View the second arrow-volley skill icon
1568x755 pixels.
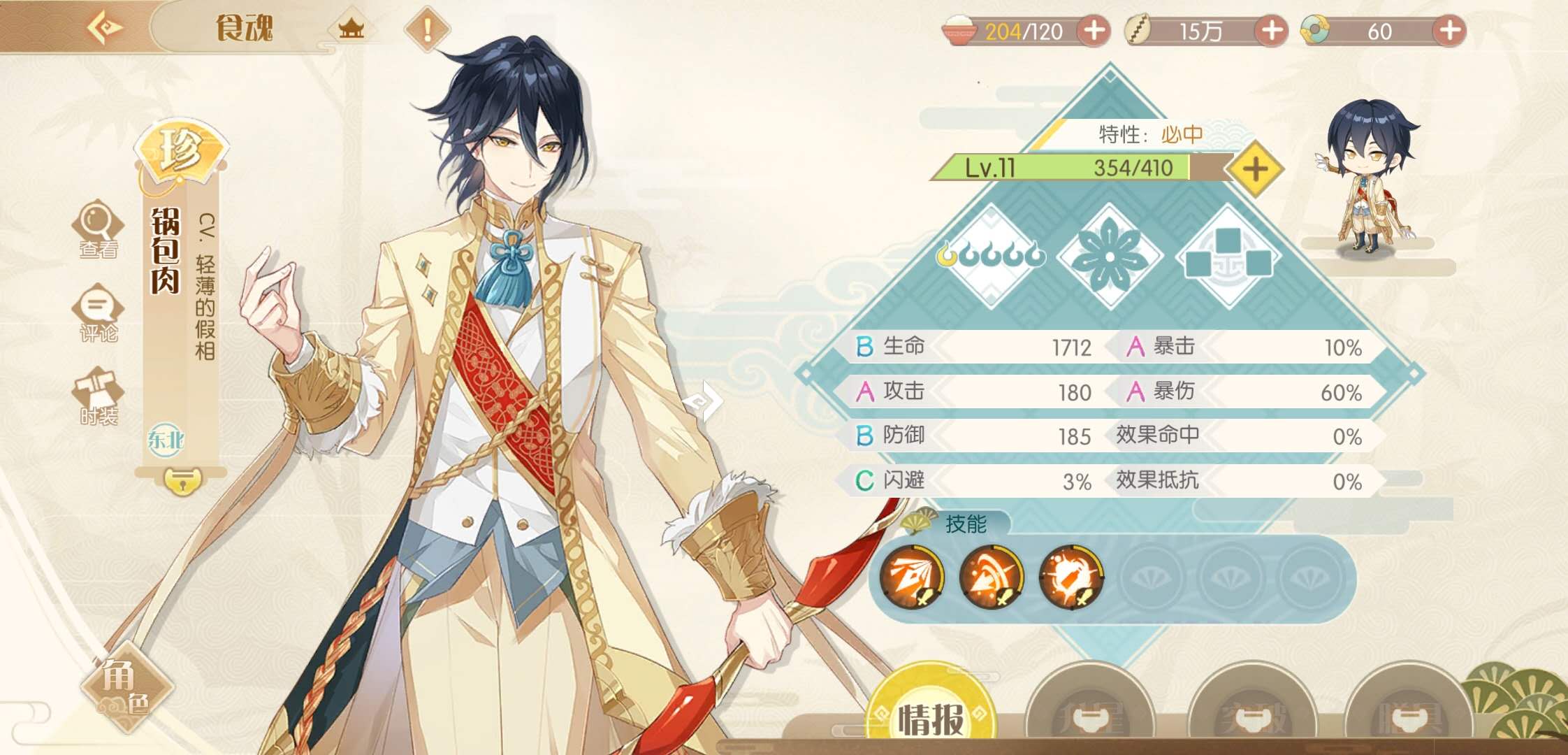coord(992,577)
